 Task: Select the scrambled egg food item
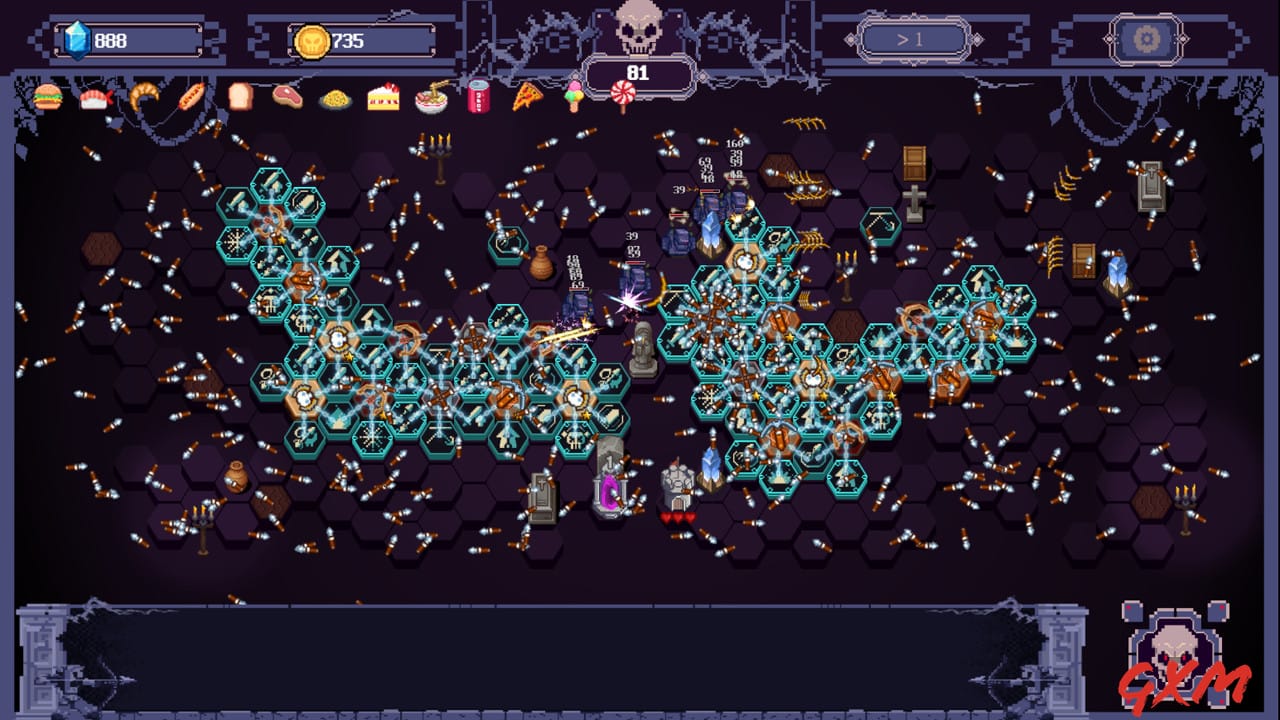point(338,97)
